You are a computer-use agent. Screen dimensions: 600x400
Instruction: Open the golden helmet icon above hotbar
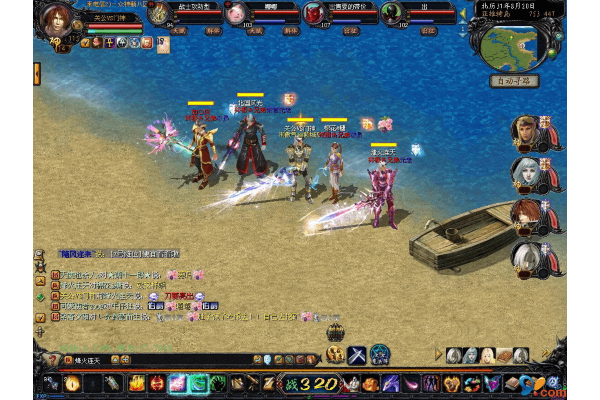pos(335,354)
